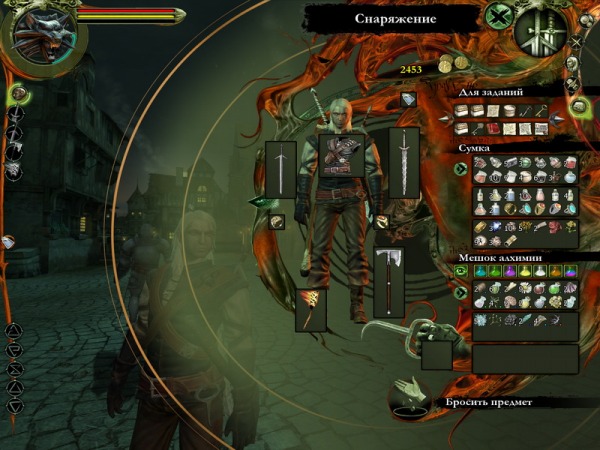Click the Drop Item hand icon
600x450 pixels.
(411, 396)
